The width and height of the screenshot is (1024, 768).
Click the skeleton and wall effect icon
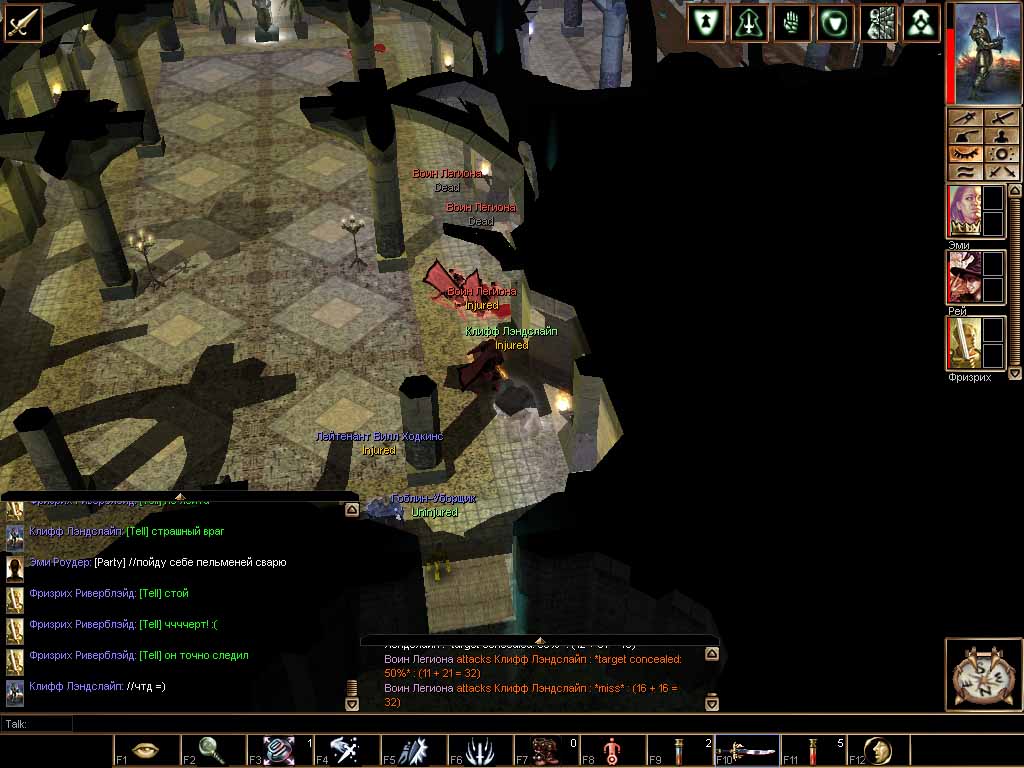tap(878, 23)
